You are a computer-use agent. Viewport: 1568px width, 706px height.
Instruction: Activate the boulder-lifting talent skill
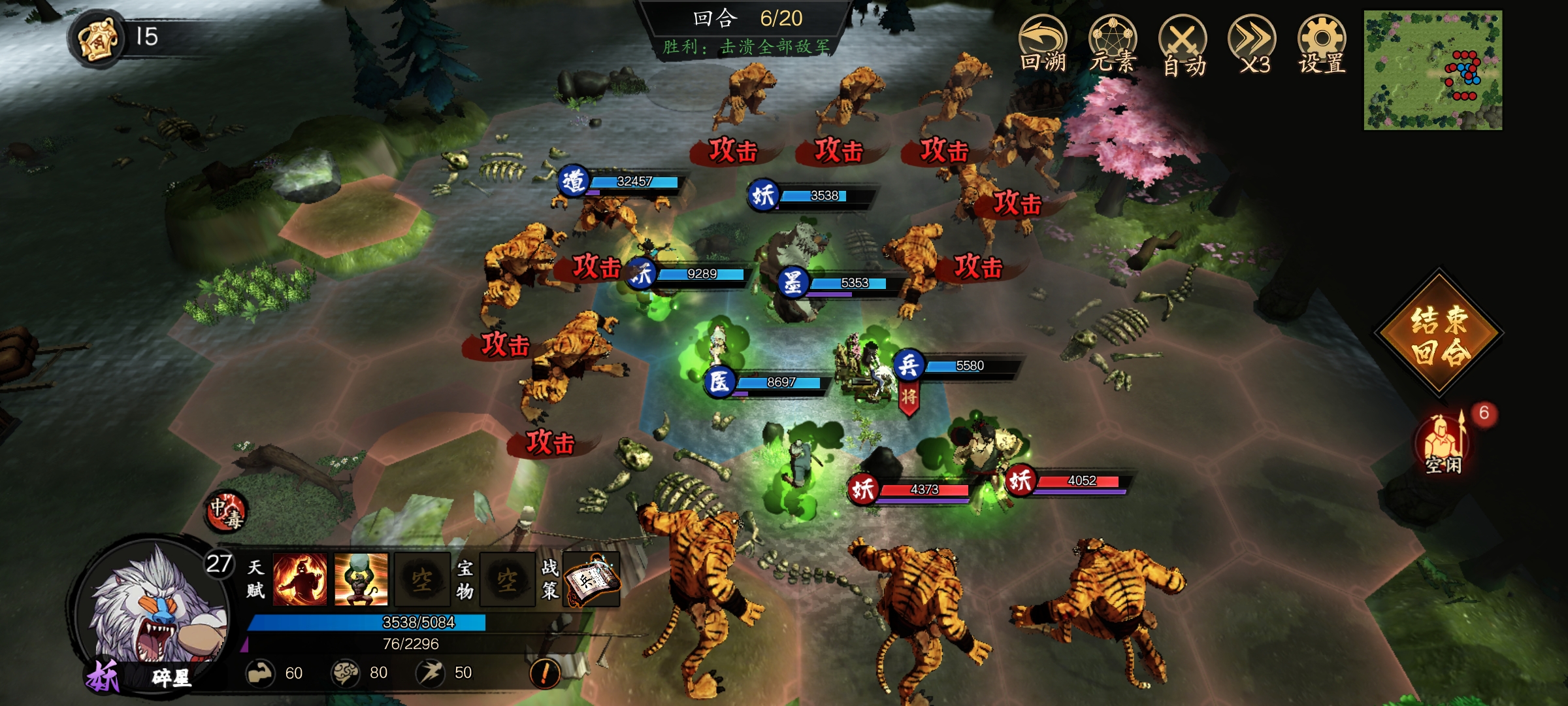pos(361,579)
